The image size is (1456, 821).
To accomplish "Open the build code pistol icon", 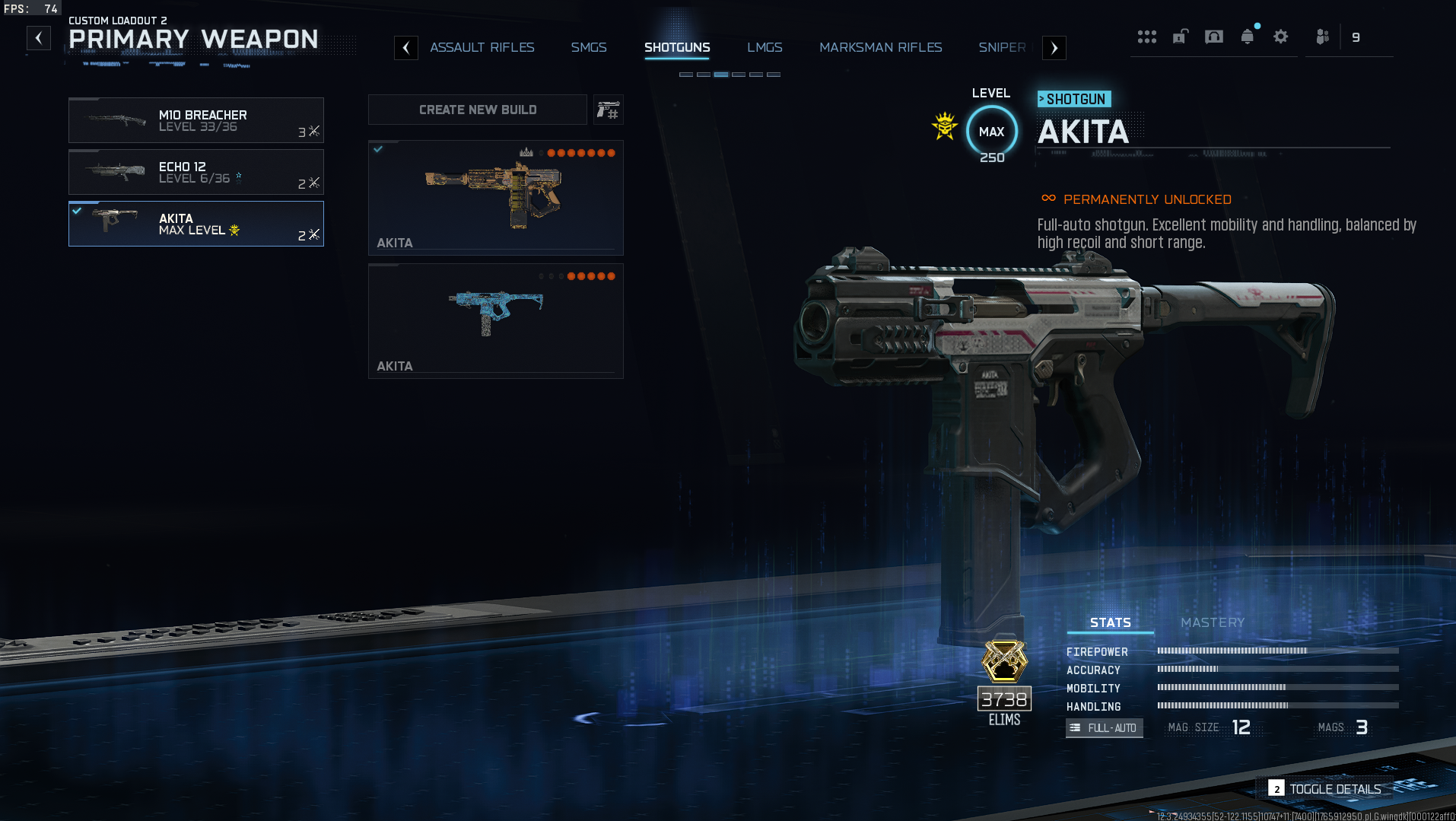I will [608, 110].
